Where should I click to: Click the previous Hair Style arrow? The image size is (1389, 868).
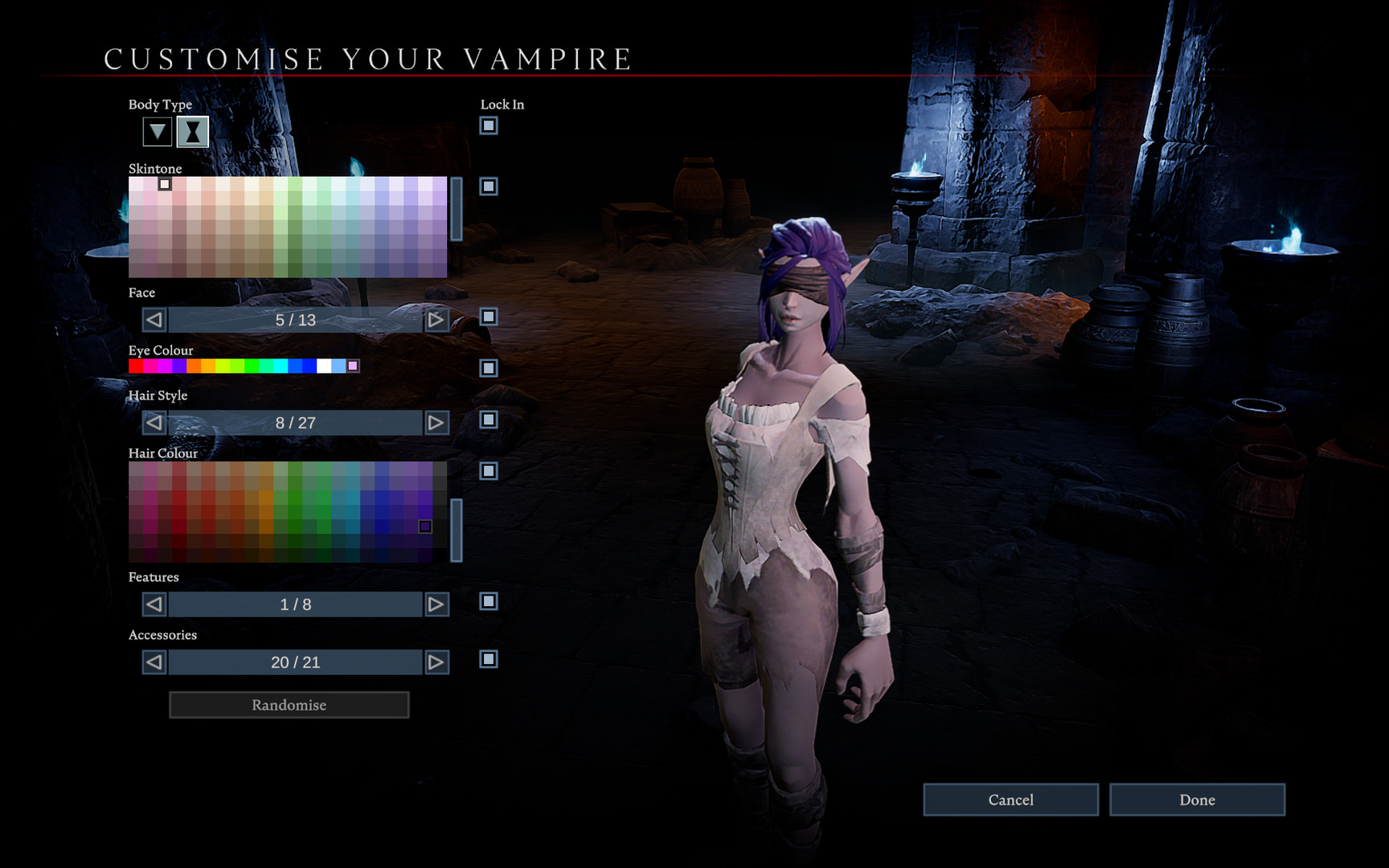(x=153, y=422)
